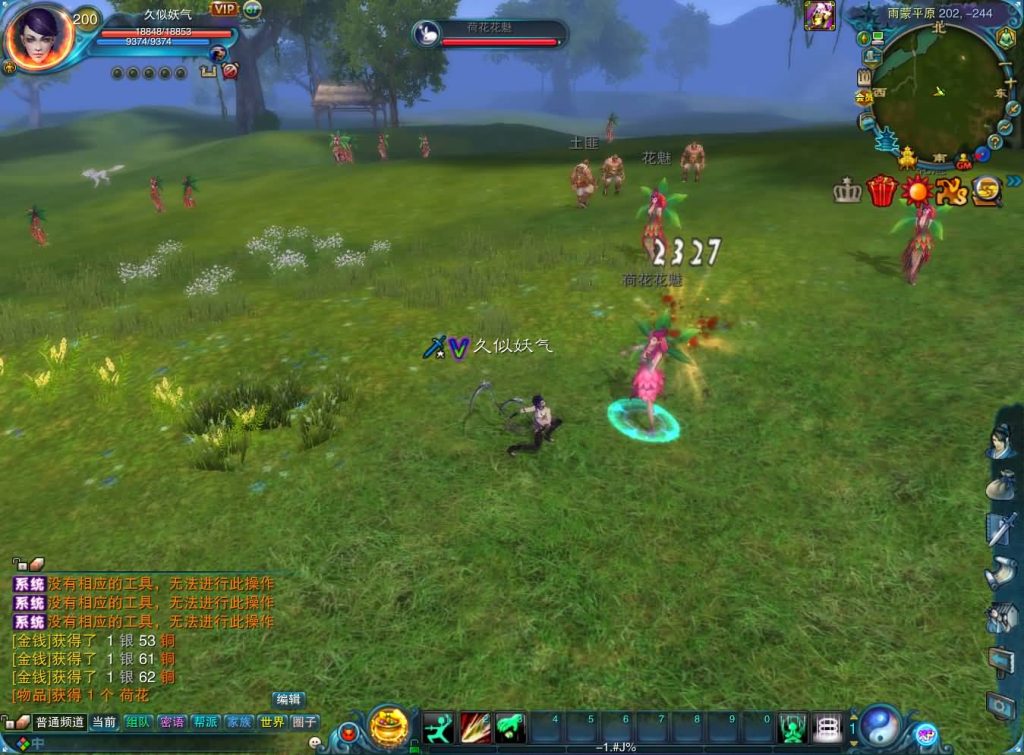Screen dimensions: 1024x755
Task: Click the red sun event icon
Action: click(916, 190)
